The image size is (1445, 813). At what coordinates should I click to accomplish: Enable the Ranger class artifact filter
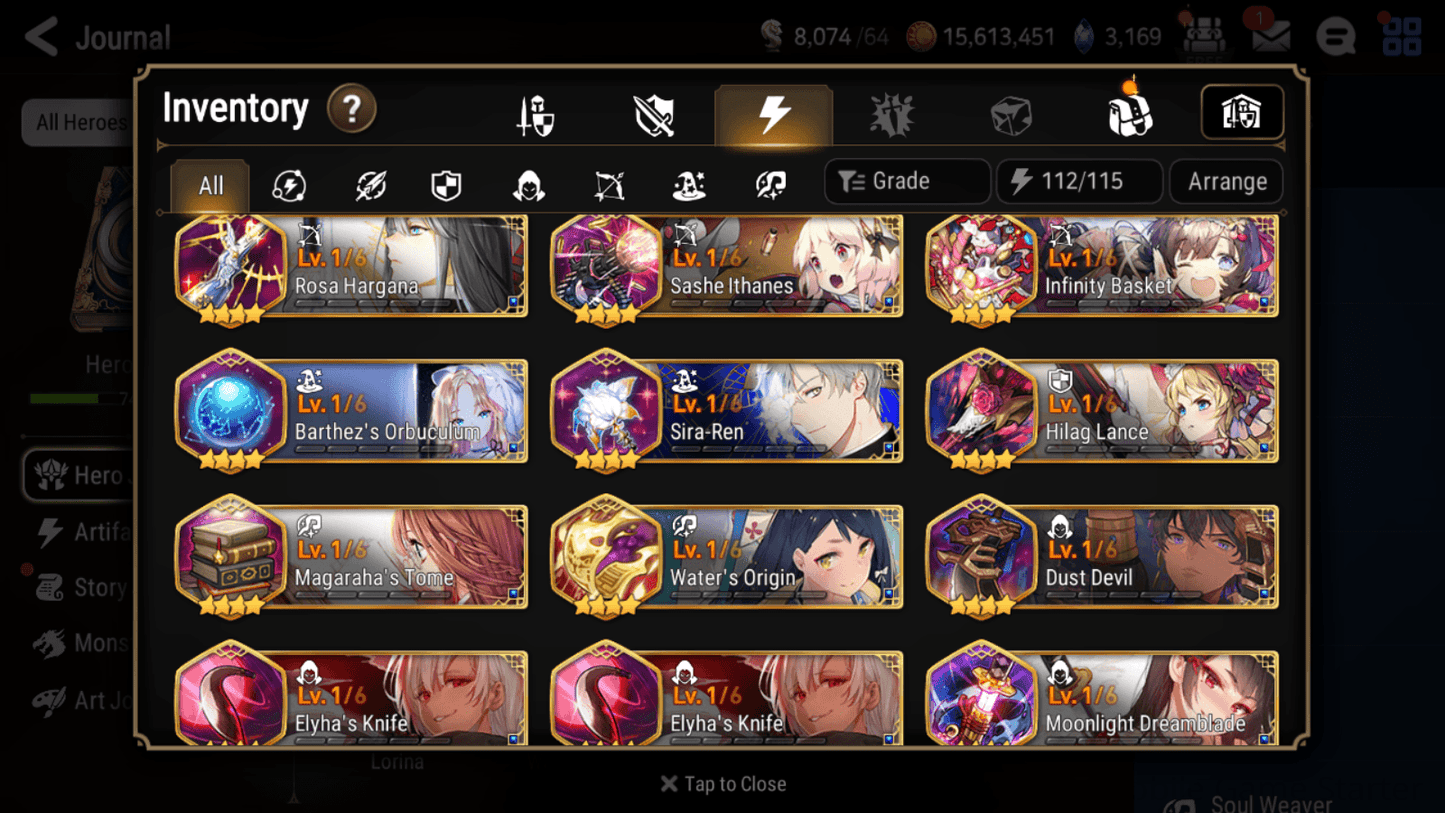(x=608, y=183)
